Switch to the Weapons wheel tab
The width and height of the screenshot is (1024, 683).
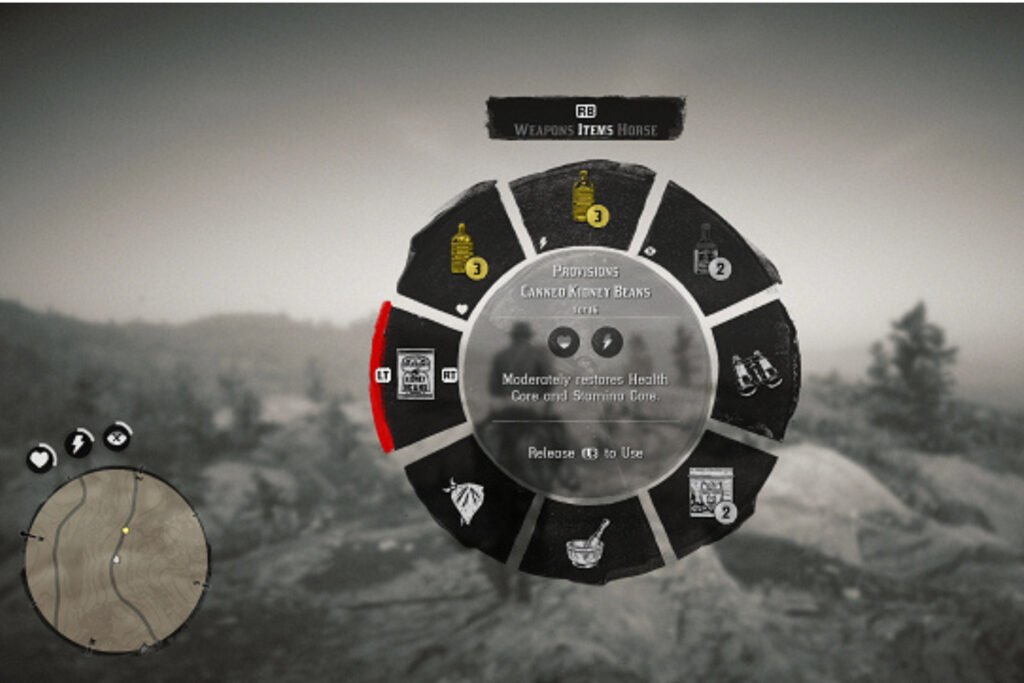[x=545, y=130]
